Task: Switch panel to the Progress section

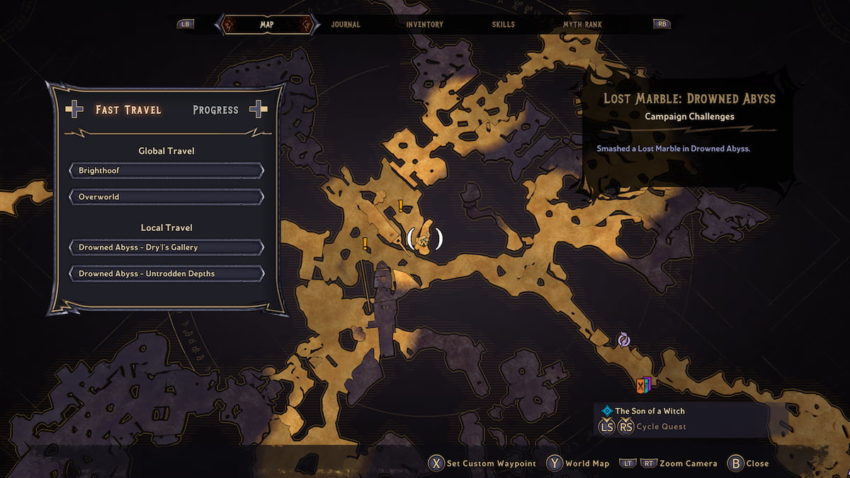Action: (216, 110)
